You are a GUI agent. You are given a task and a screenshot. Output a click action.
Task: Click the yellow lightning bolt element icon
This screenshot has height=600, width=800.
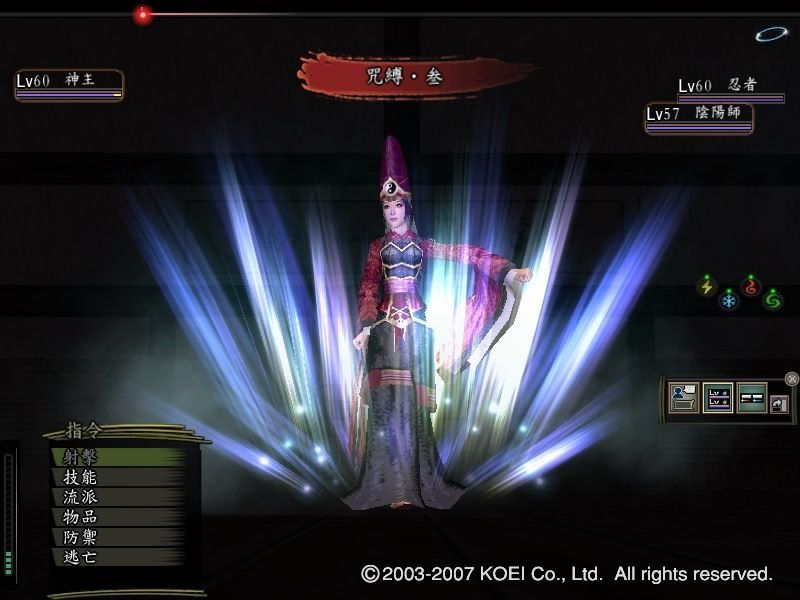point(707,287)
